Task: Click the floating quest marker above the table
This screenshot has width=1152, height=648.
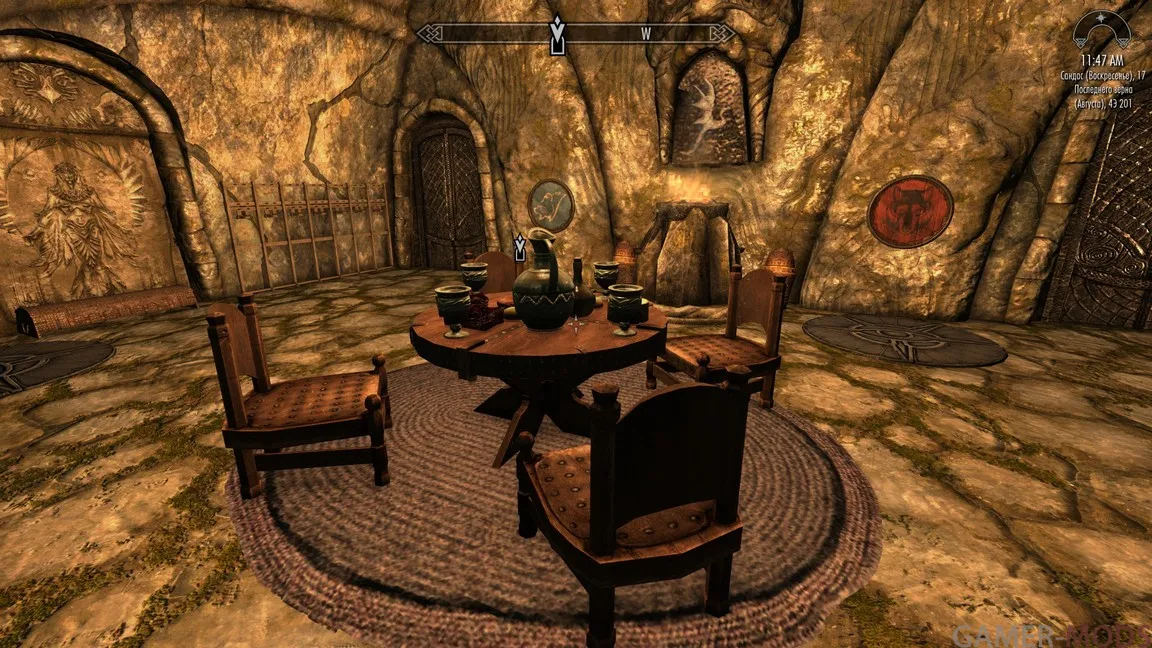Action: [520, 248]
